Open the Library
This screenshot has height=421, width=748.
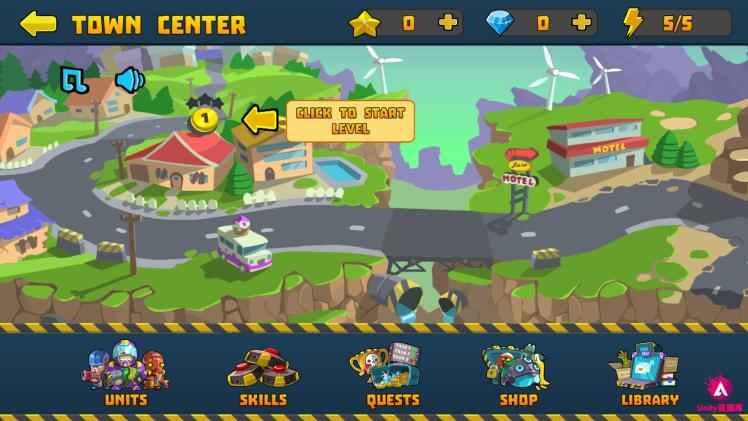[649, 374]
